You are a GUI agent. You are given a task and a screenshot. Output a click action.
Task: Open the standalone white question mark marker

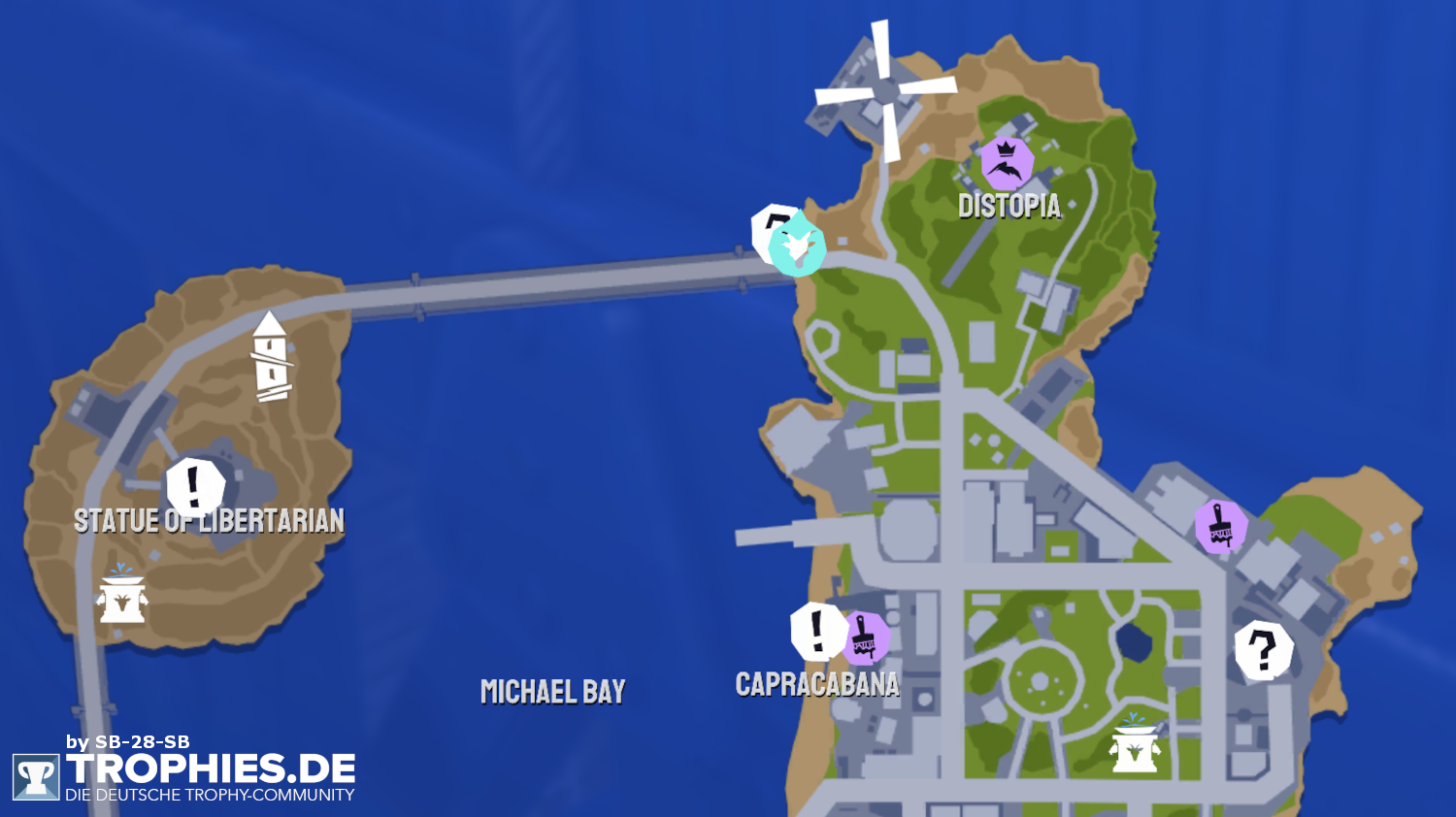tap(1263, 650)
